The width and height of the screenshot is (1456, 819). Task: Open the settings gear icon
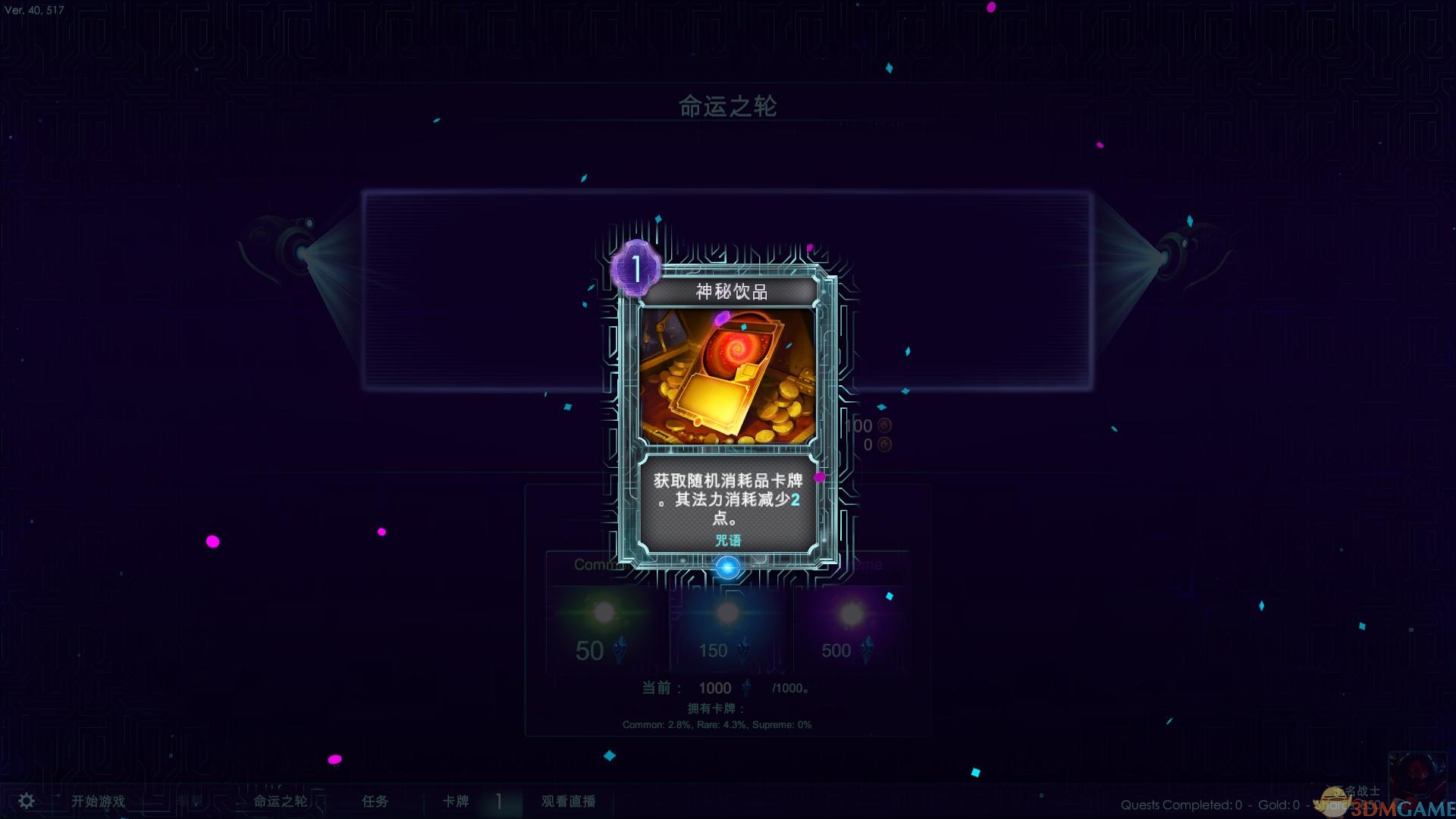click(25, 800)
